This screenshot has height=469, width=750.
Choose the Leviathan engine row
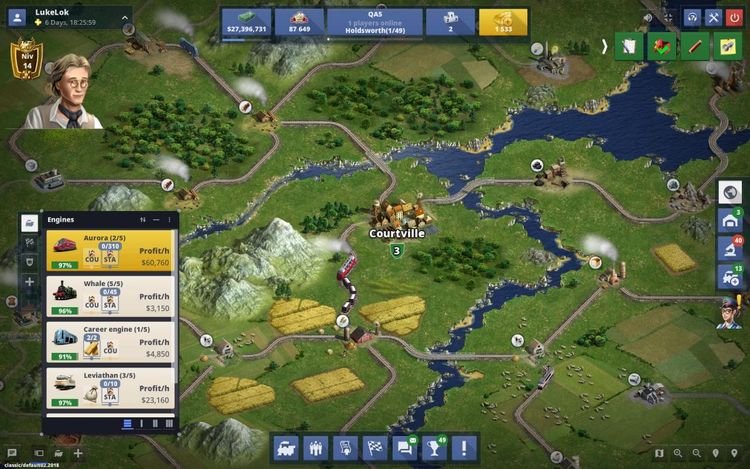pyautogui.click(x=110, y=387)
